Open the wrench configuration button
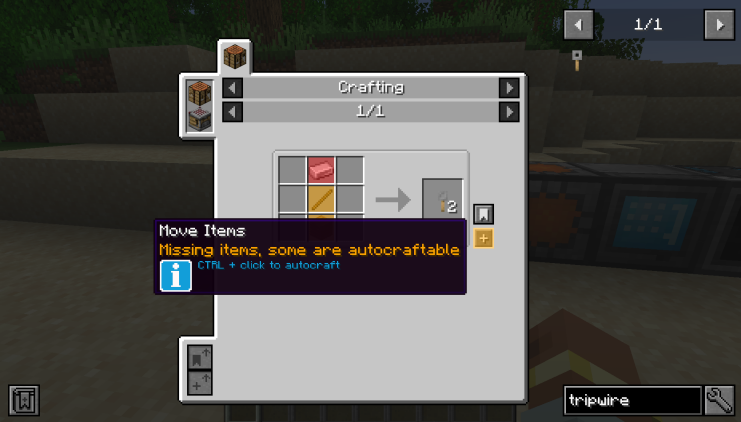This screenshot has height=422, width=741. [x=720, y=401]
